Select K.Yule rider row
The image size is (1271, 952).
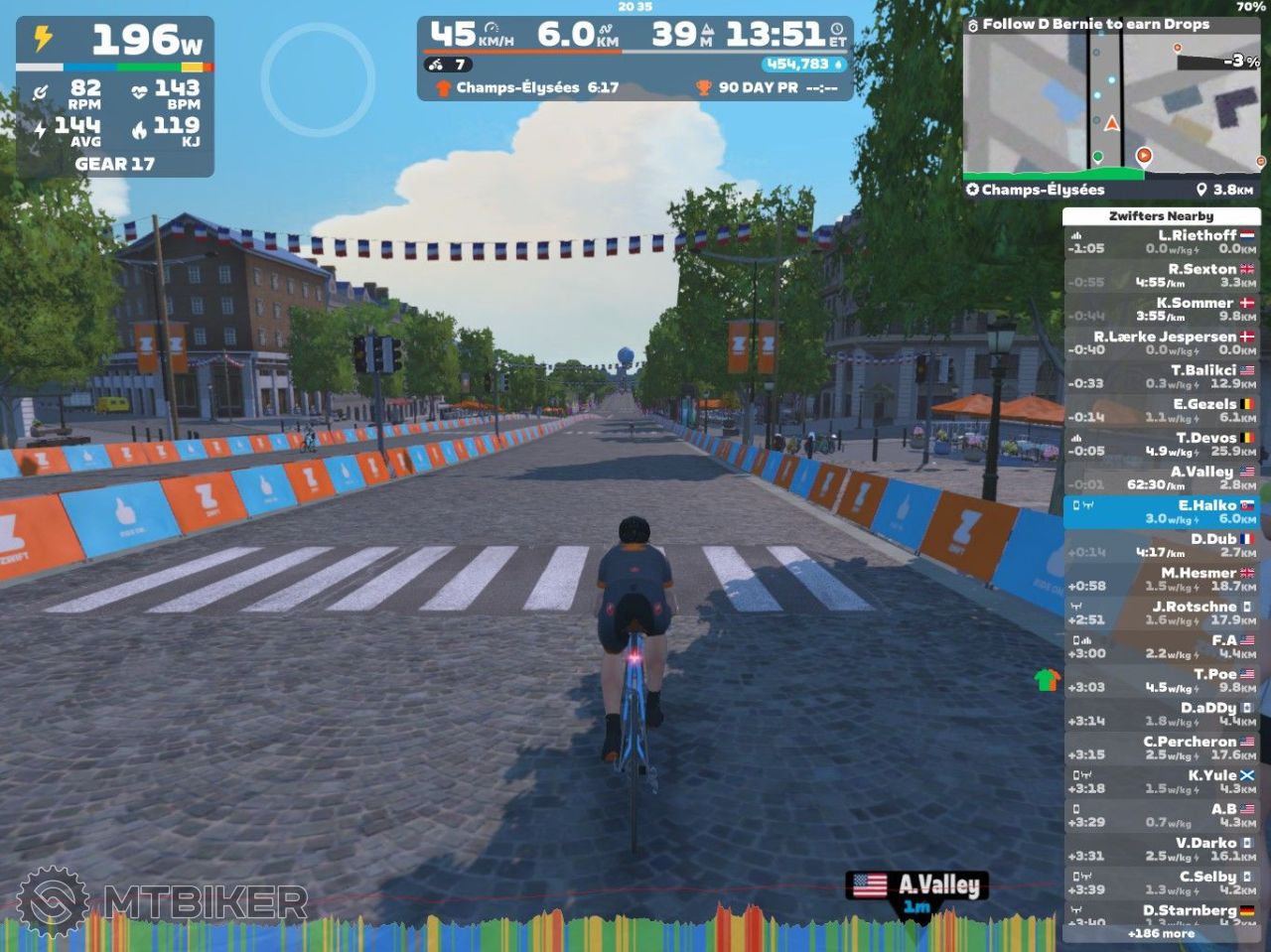tap(1161, 782)
